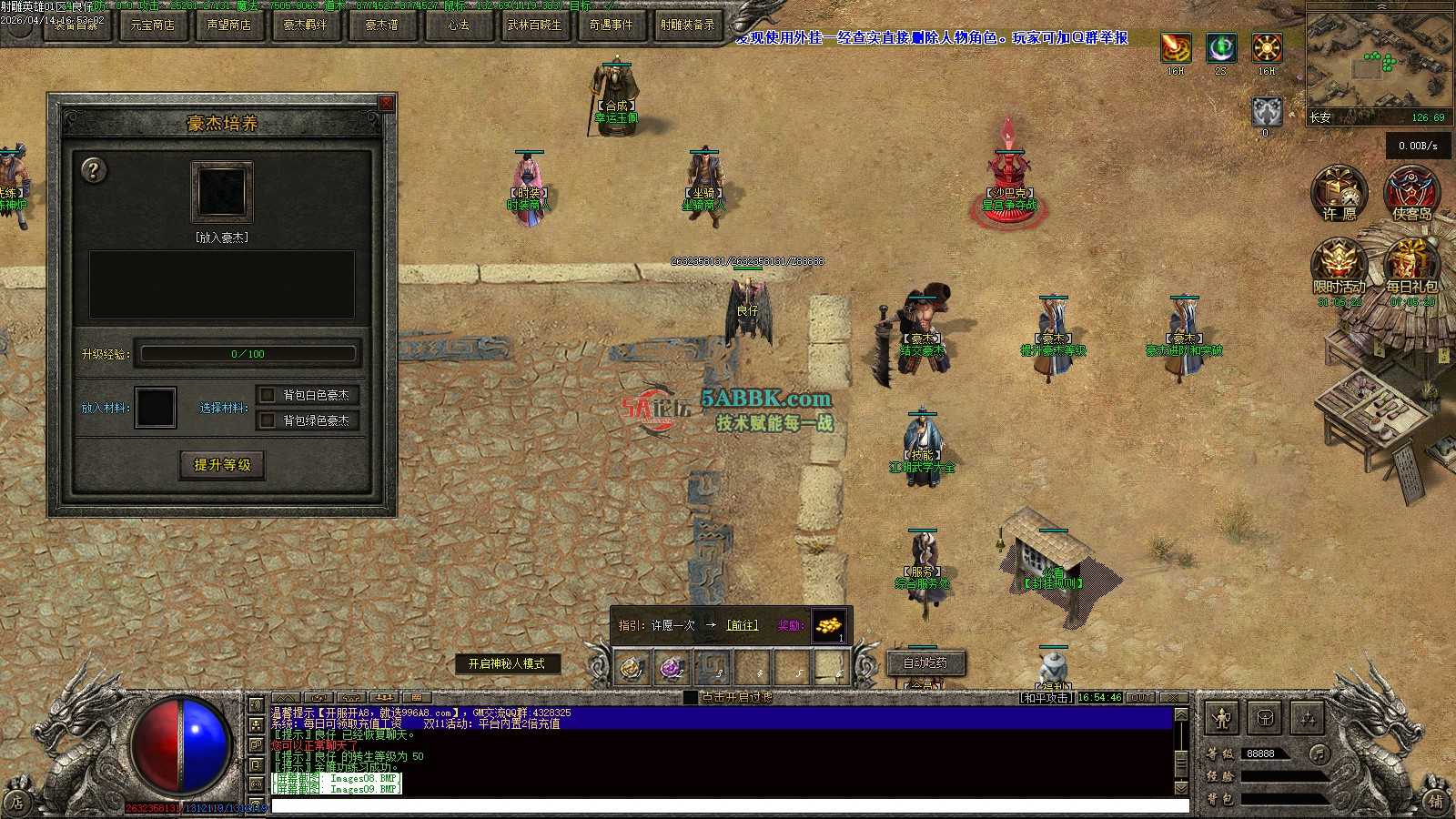This screenshot has height=819, width=1456.
Task: Open the 心法 menu
Action: point(458,25)
